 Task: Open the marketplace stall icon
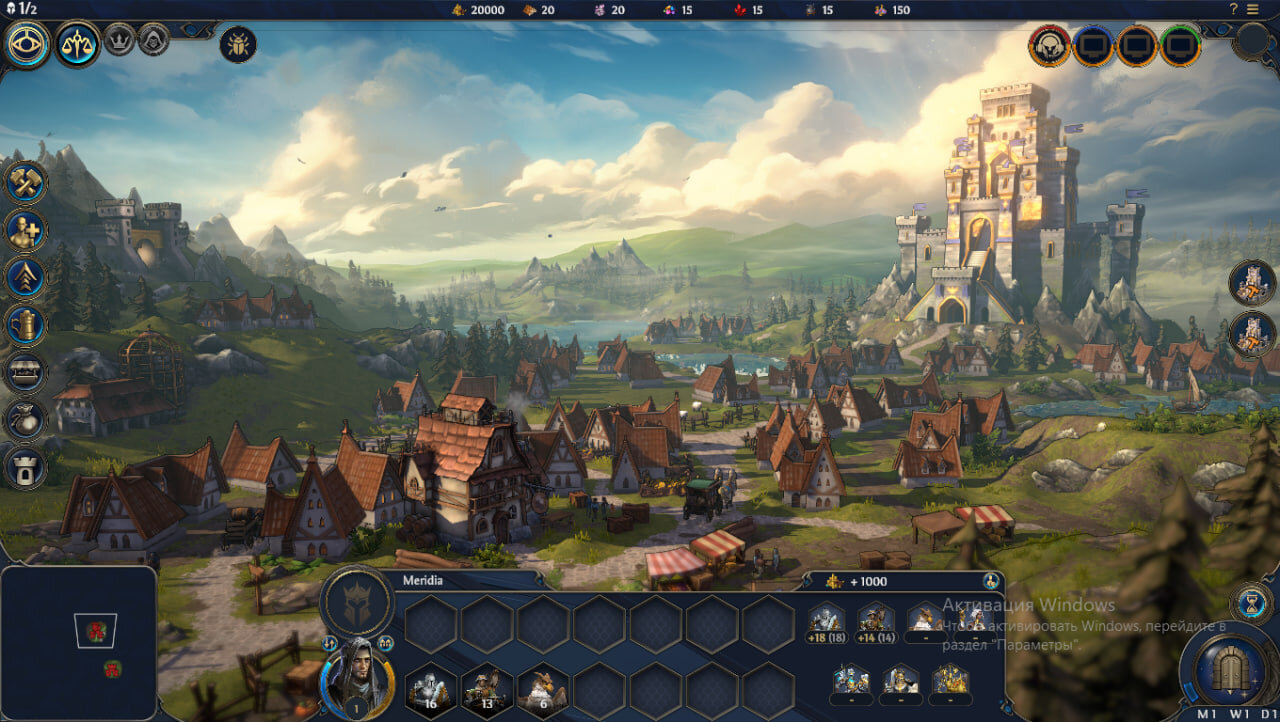[26, 372]
